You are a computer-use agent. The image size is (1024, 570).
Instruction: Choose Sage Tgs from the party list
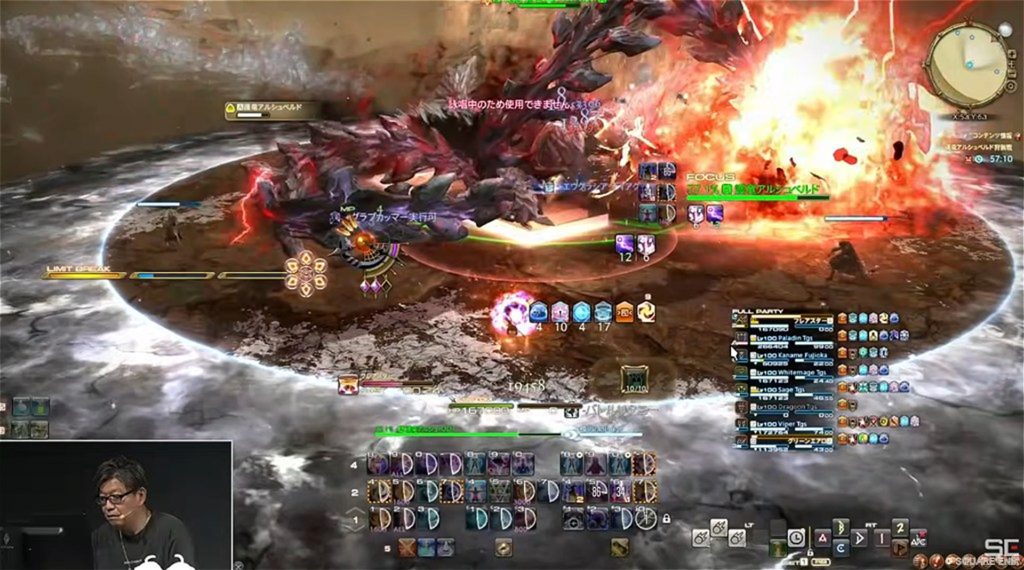[783, 389]
